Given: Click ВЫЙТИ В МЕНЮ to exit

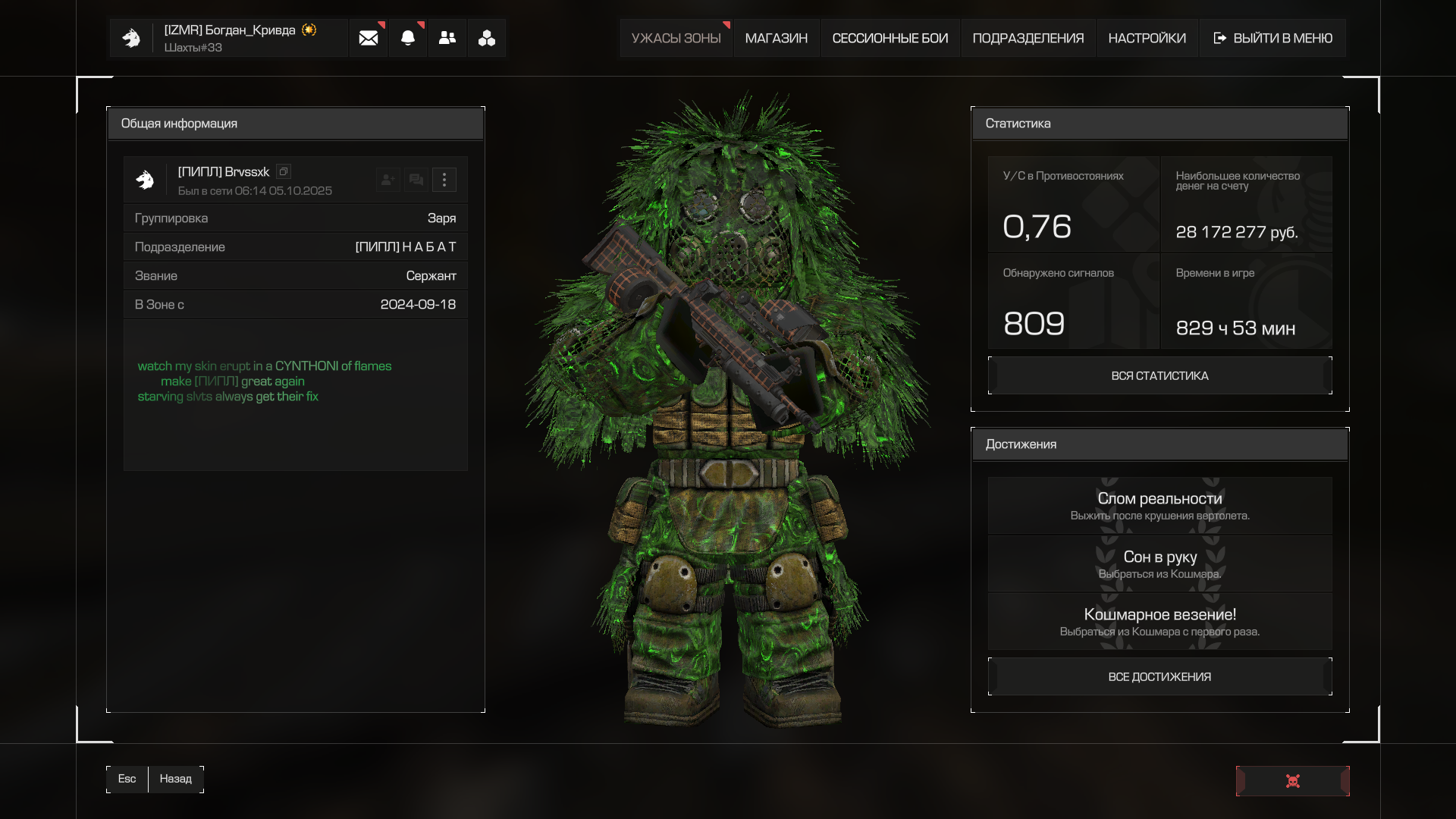Looking at the screenshot, I should pyautogui.click(x=1272, y=38).
